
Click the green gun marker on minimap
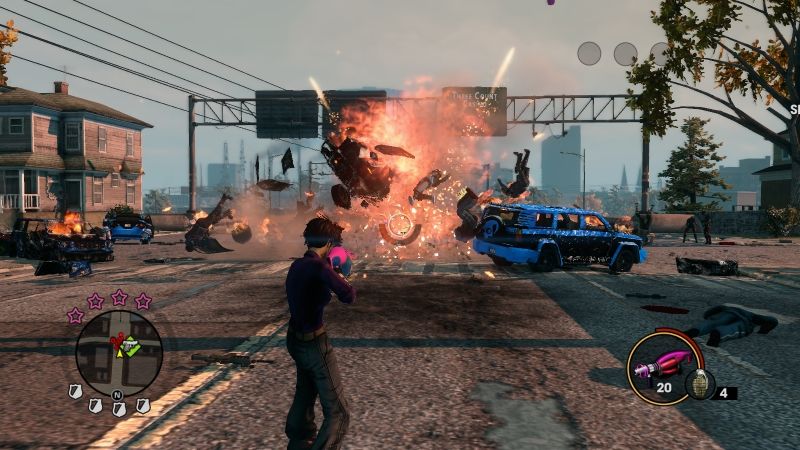pos(130,346)
